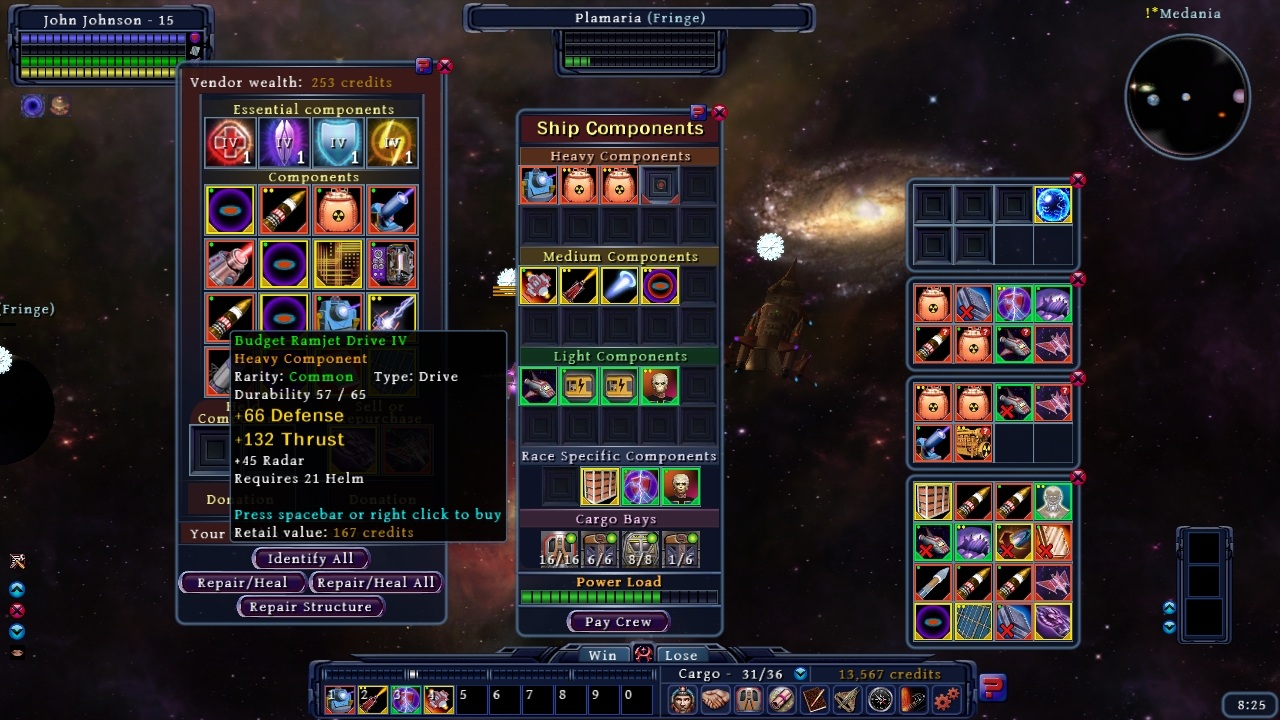Viewport: 1280px width, 720px height.
Task: Open the Win option at the bottom
Action: [602, 655]
